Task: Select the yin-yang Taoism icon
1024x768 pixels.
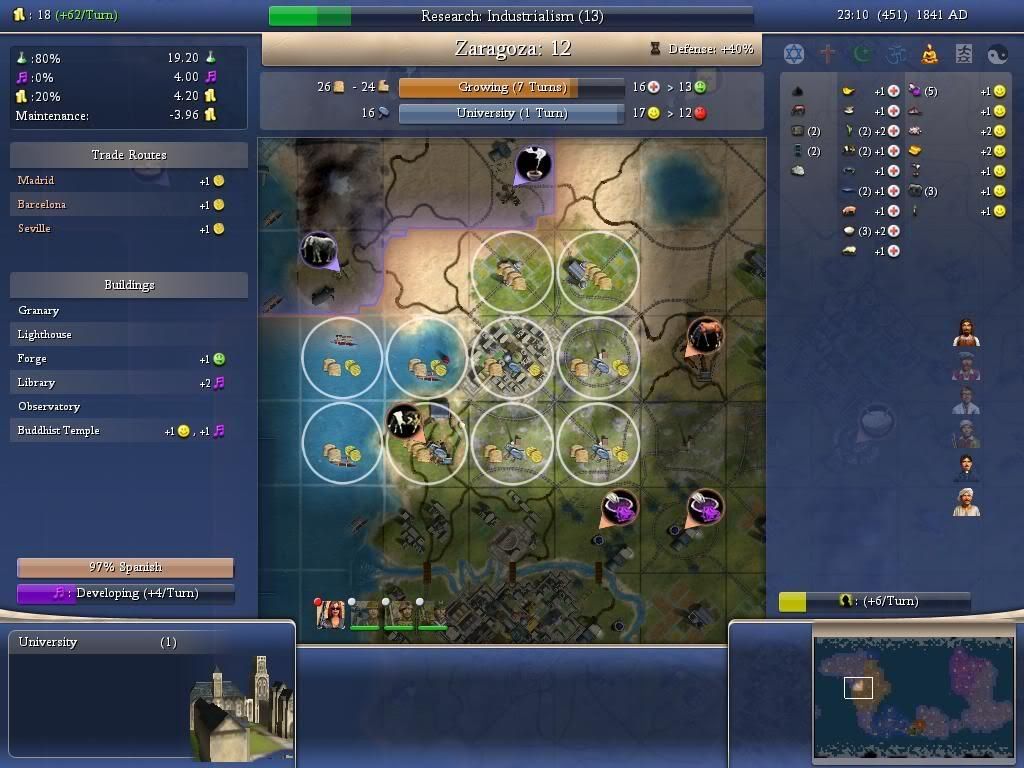Action: (x=997, y=53)
